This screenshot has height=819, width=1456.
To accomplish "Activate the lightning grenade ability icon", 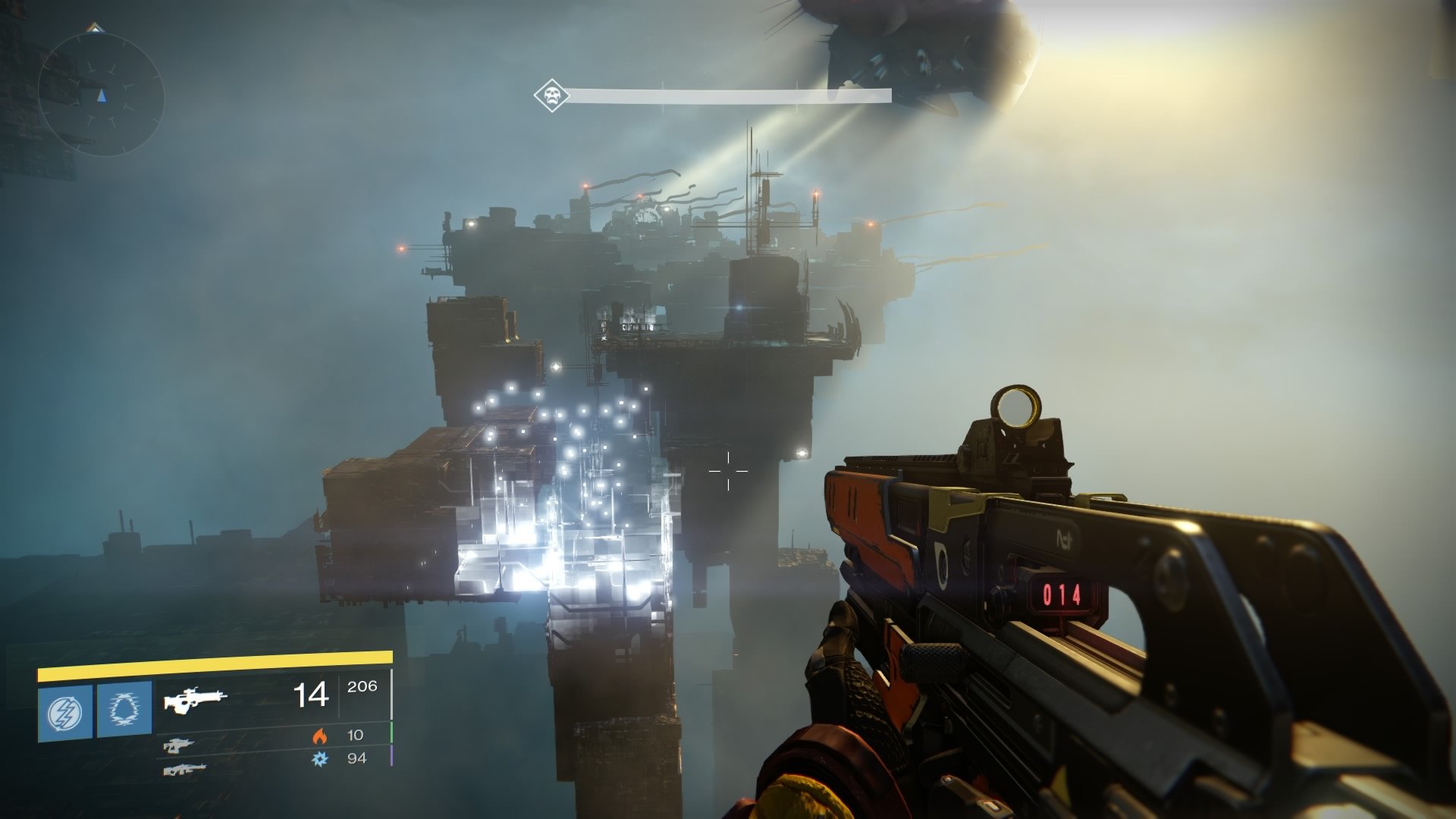I will (65, 712).
